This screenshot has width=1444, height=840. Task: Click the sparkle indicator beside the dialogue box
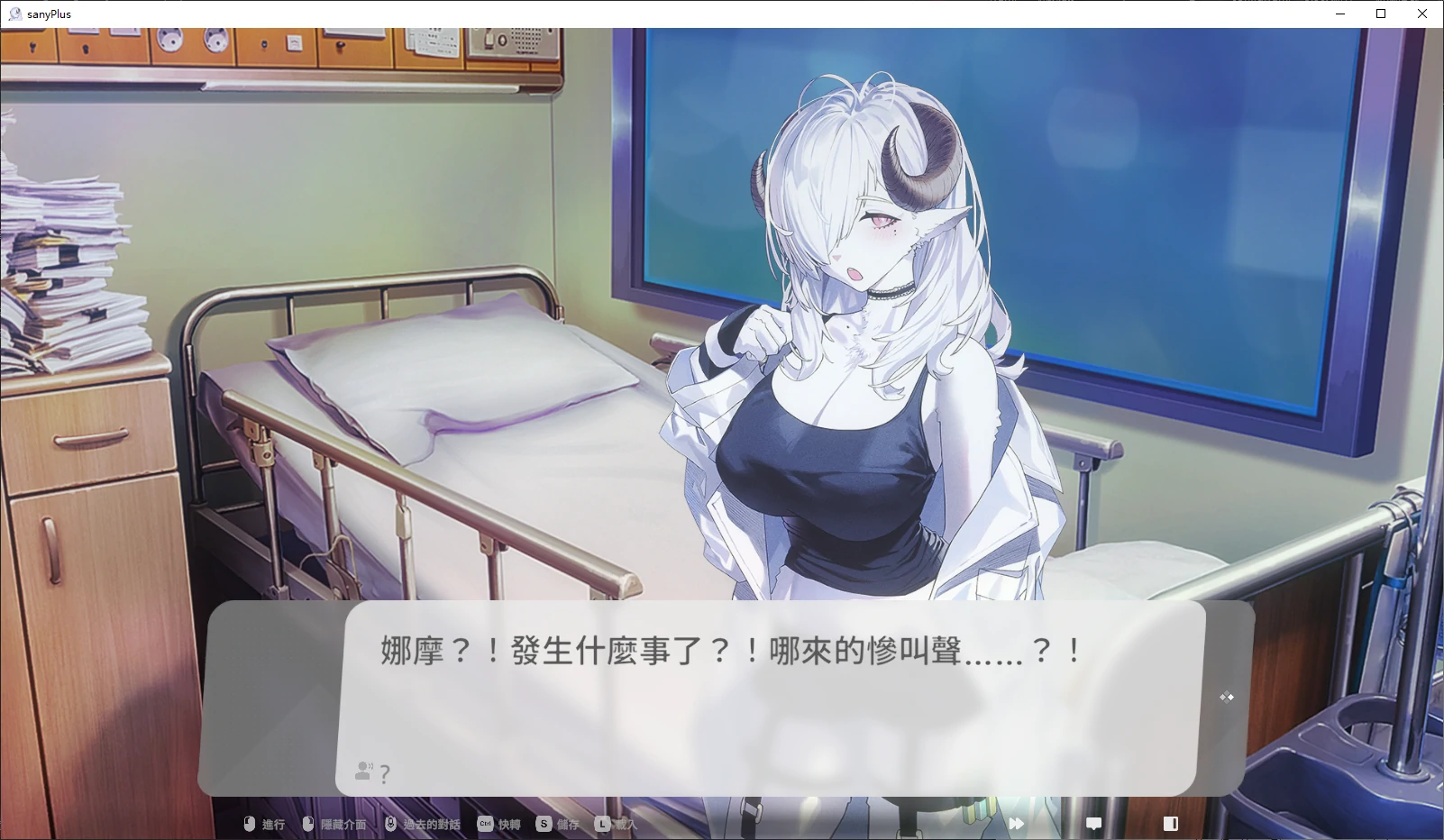click(x=1226, y=697)
